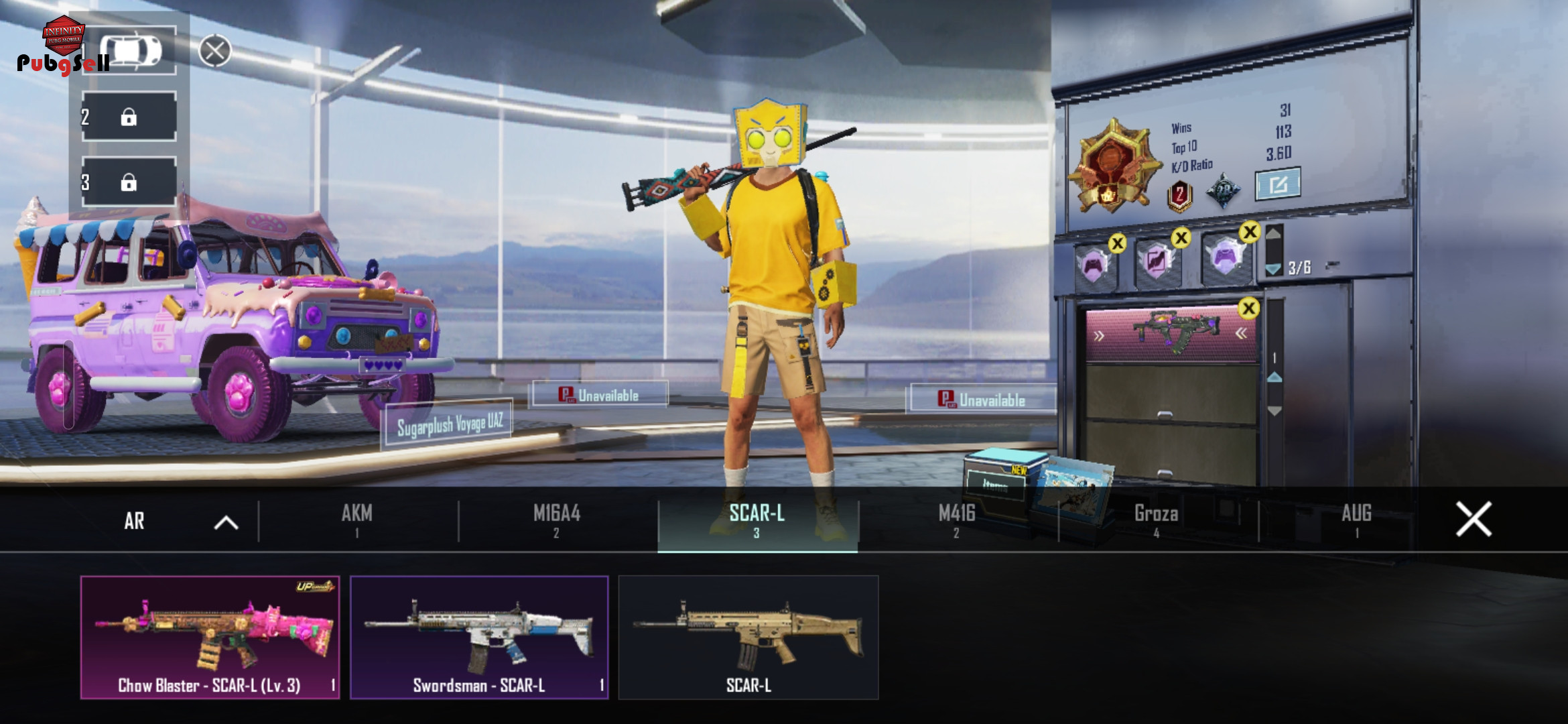Viewport: 1568px width, 724px height.
Task: Switch to the M16A4 tab
Action: tap(557, 520)
